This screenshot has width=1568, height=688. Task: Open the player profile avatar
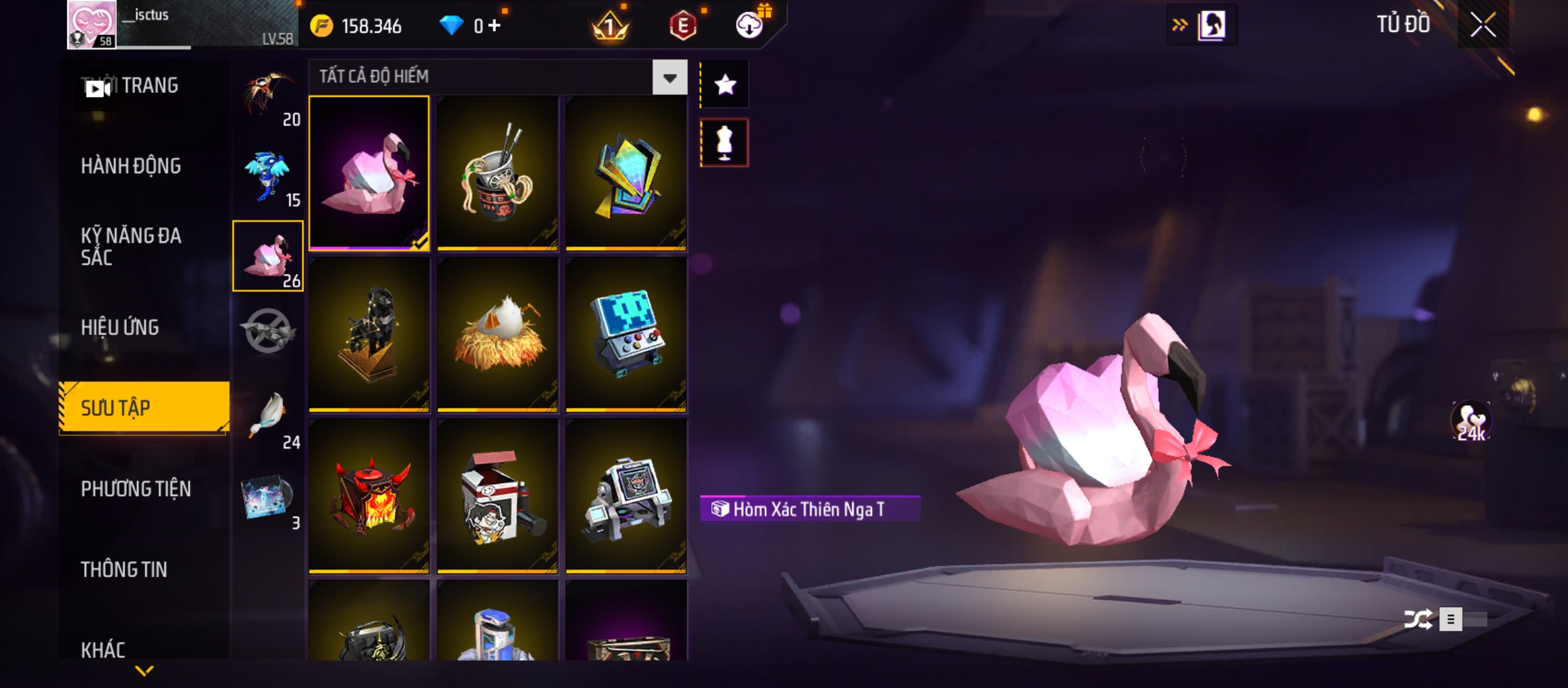click(92, 24)
